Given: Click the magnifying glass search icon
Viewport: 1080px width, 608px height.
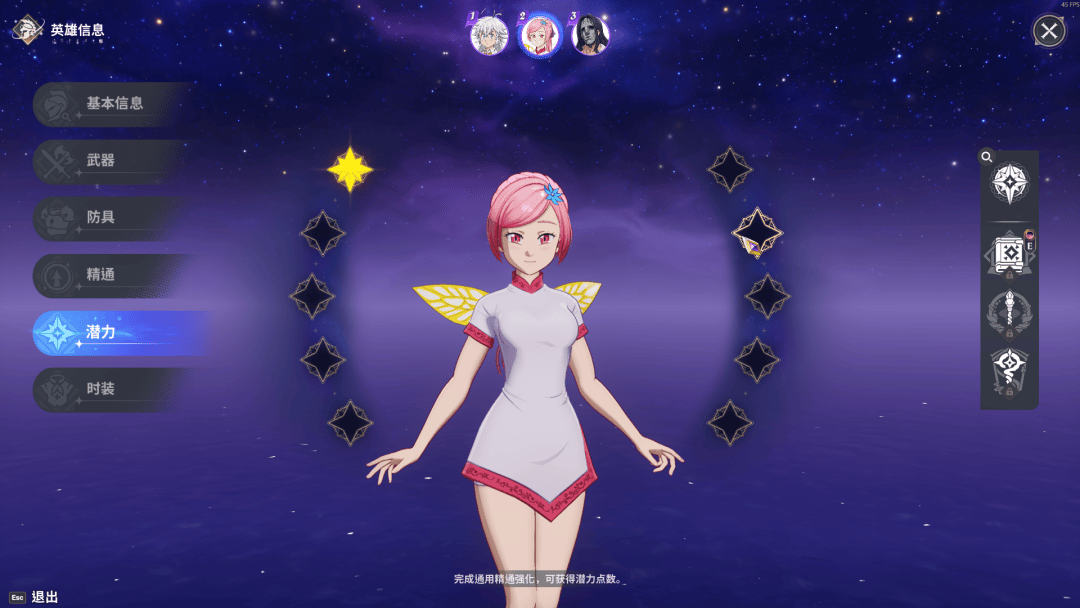Looking at the screenshot, I should (x=987, y=157).
